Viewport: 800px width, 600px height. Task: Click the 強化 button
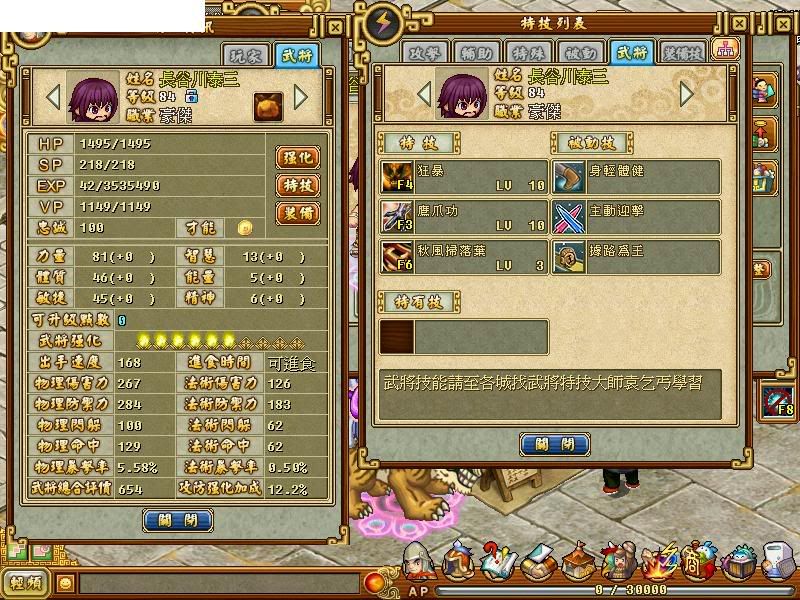tap(299, 157)
